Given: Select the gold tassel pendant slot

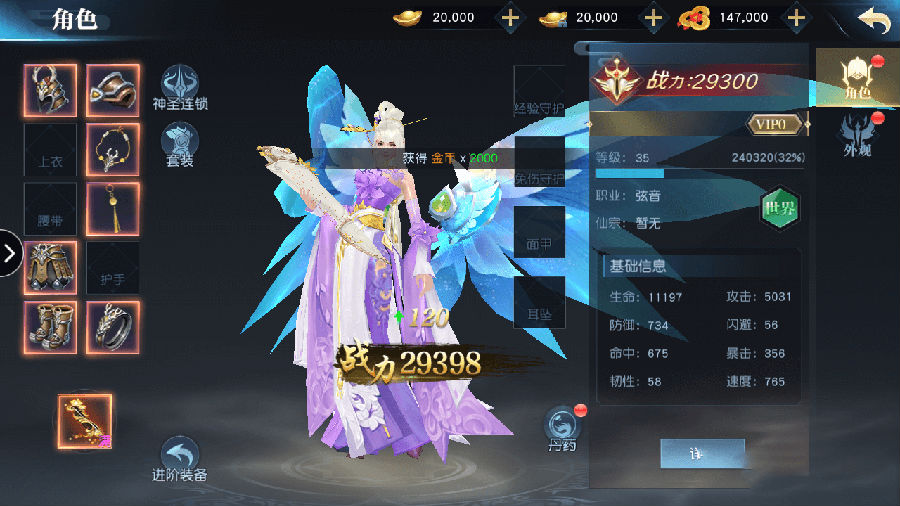Looking at the screenshot, I should point(113,208).
